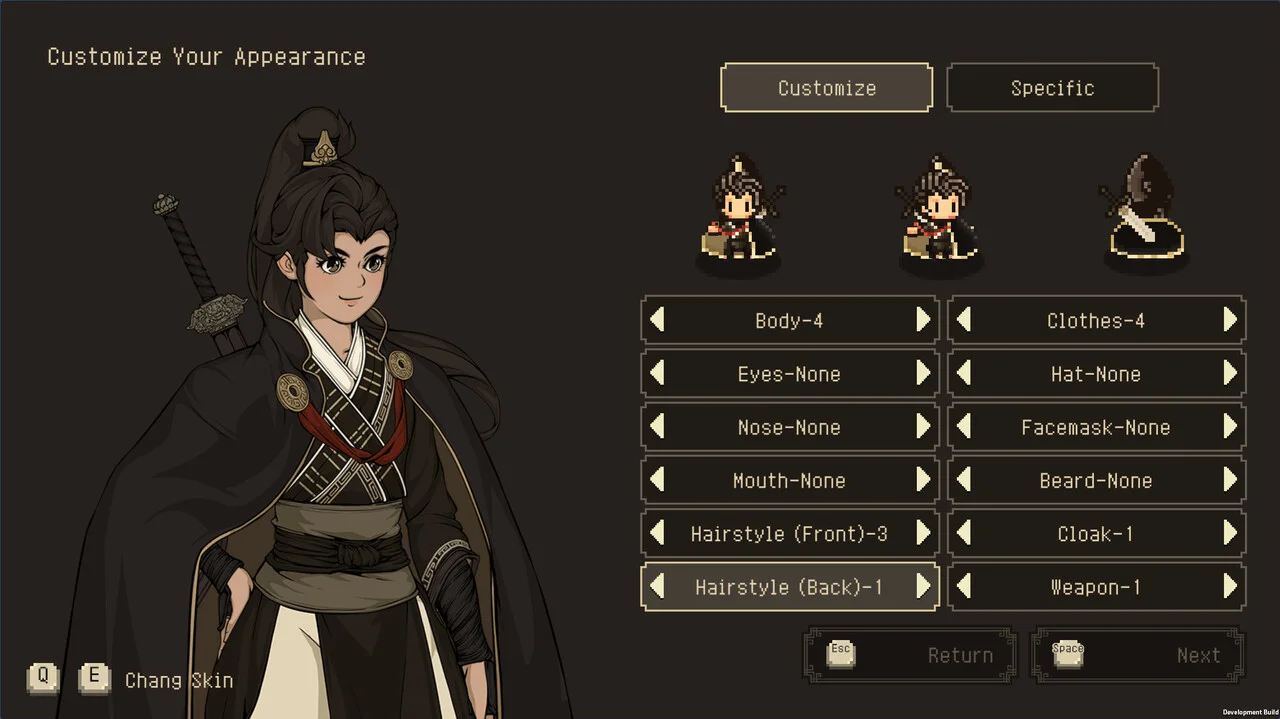Pick the next Beard style

tap(1230, 481)
